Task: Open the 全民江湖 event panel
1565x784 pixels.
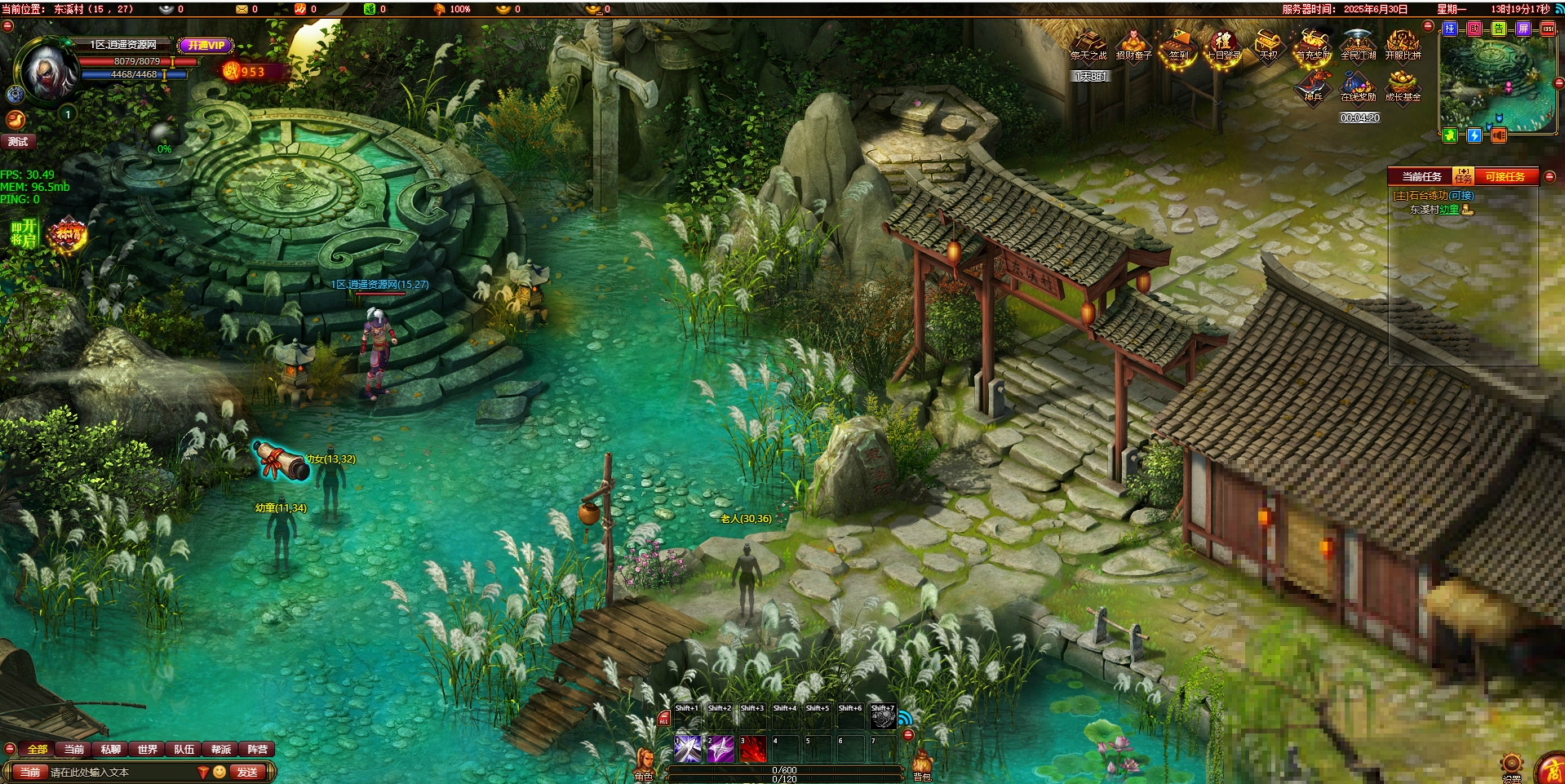Action: point(1359,47)
